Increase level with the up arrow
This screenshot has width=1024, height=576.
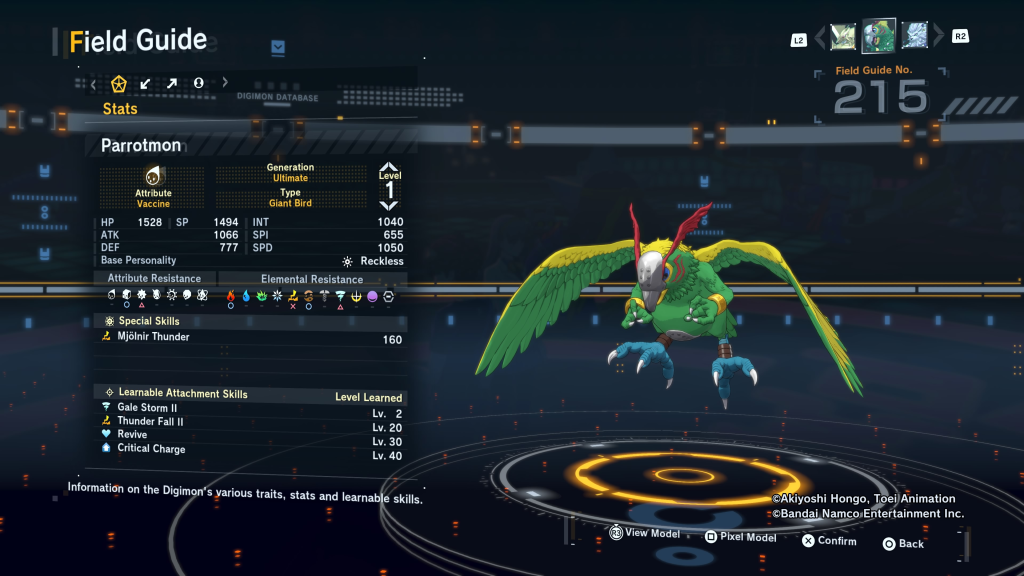[389, 168]
